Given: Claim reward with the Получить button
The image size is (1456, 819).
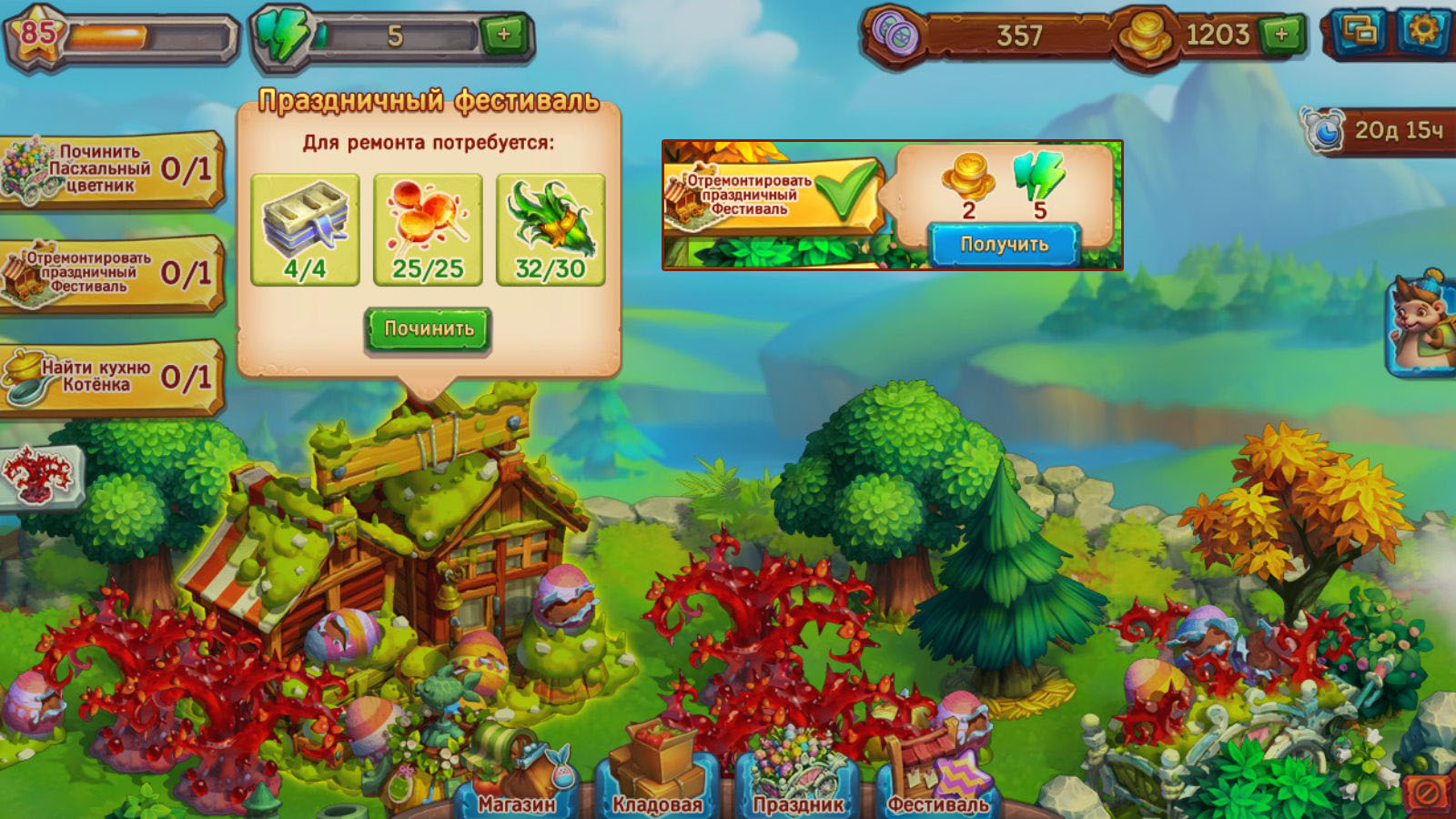Looking at the screenshot, I should click(1004, 244).
